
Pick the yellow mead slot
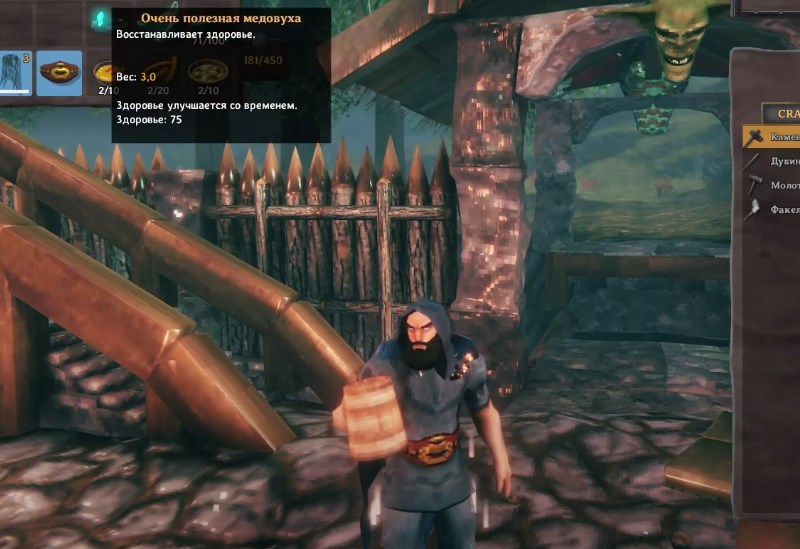(x=104, y=73)
